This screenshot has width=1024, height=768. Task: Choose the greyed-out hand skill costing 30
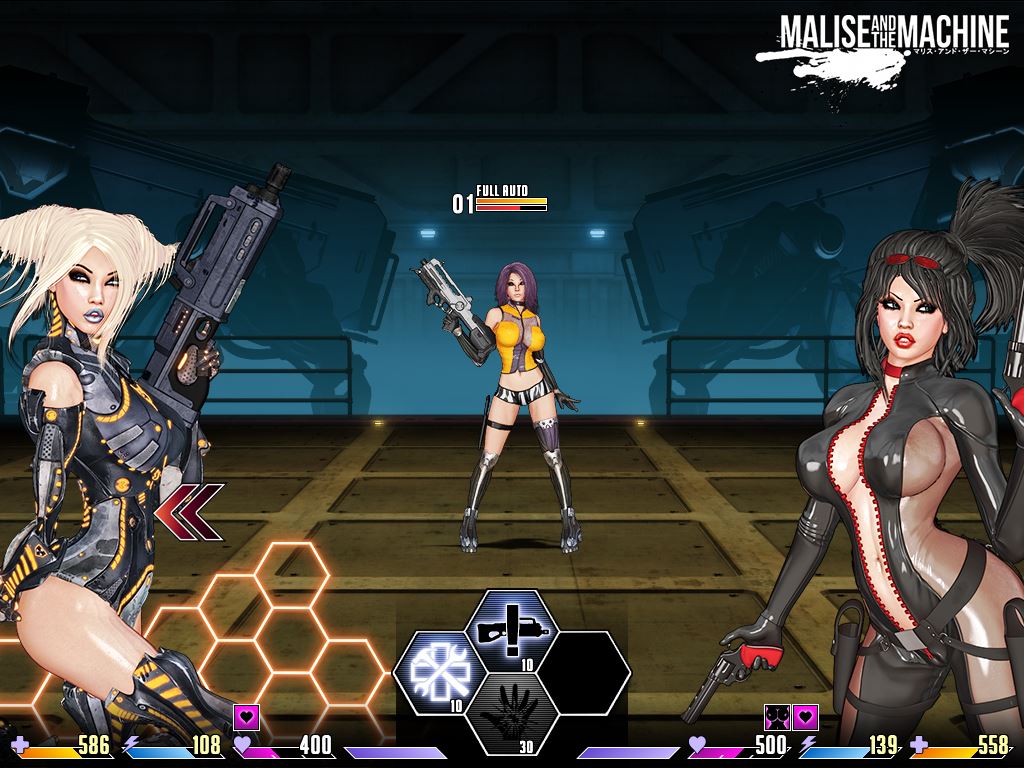click(513, 714)
